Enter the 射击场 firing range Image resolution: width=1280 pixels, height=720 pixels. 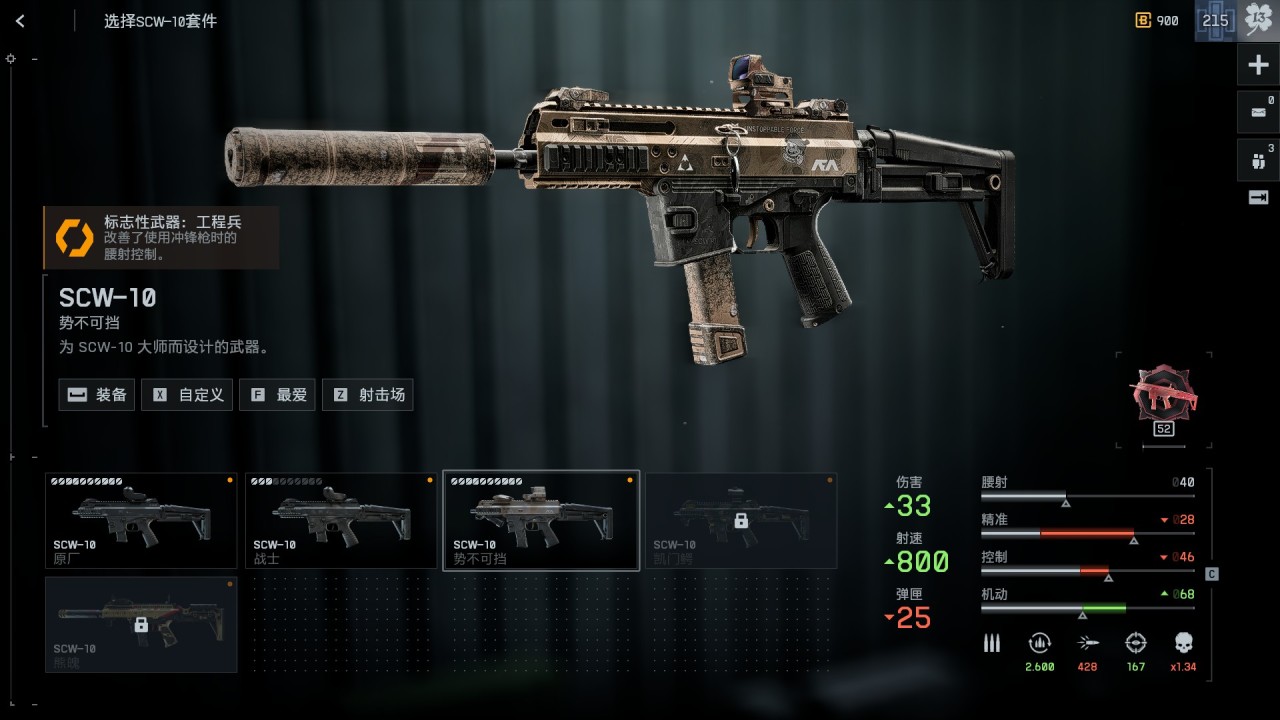click(x=367, y=395)
